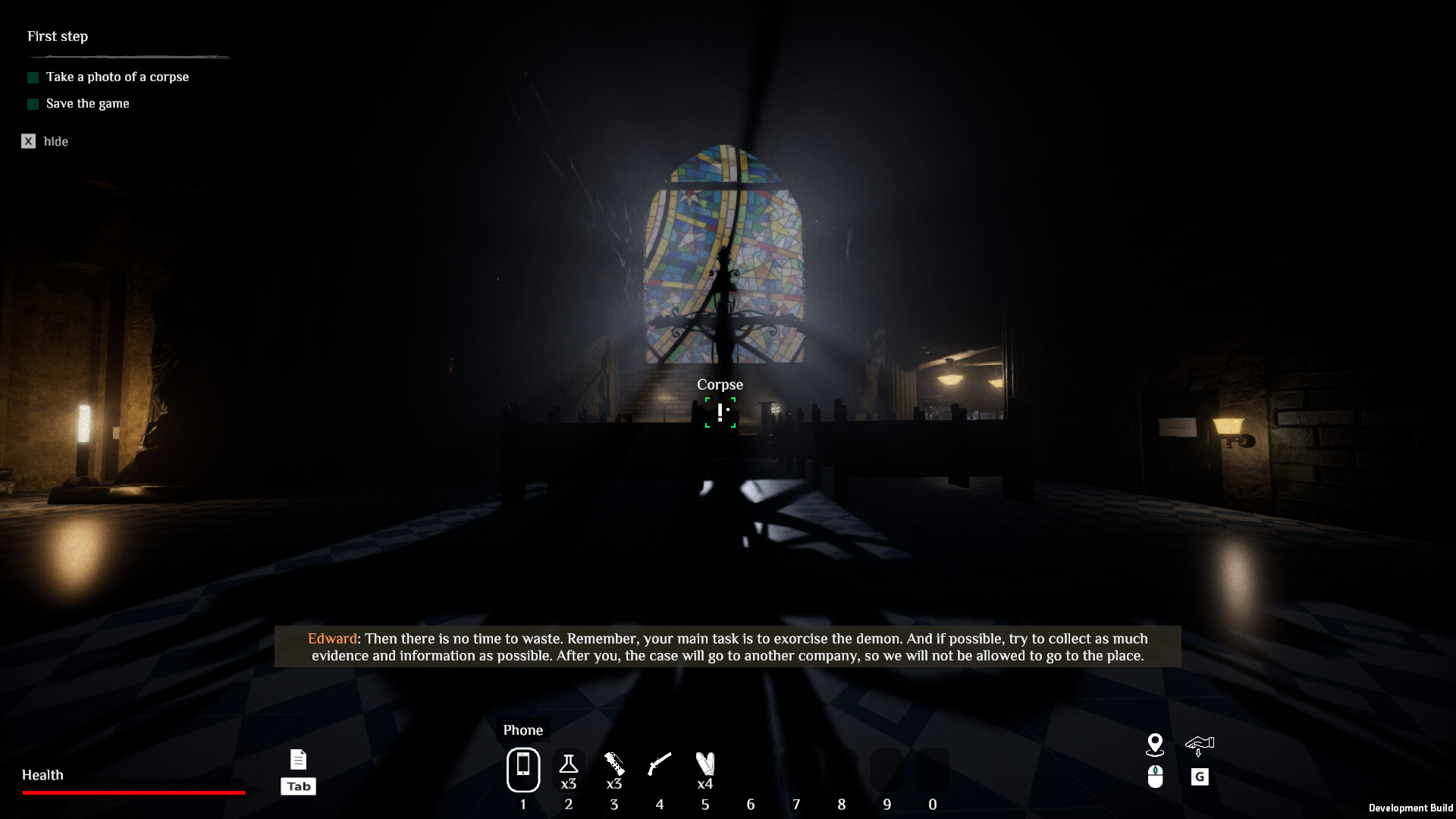Viewport: 1456px width, 819px height.
Task: Collapse the 'First step' quest panel
Action: (57, 36)
